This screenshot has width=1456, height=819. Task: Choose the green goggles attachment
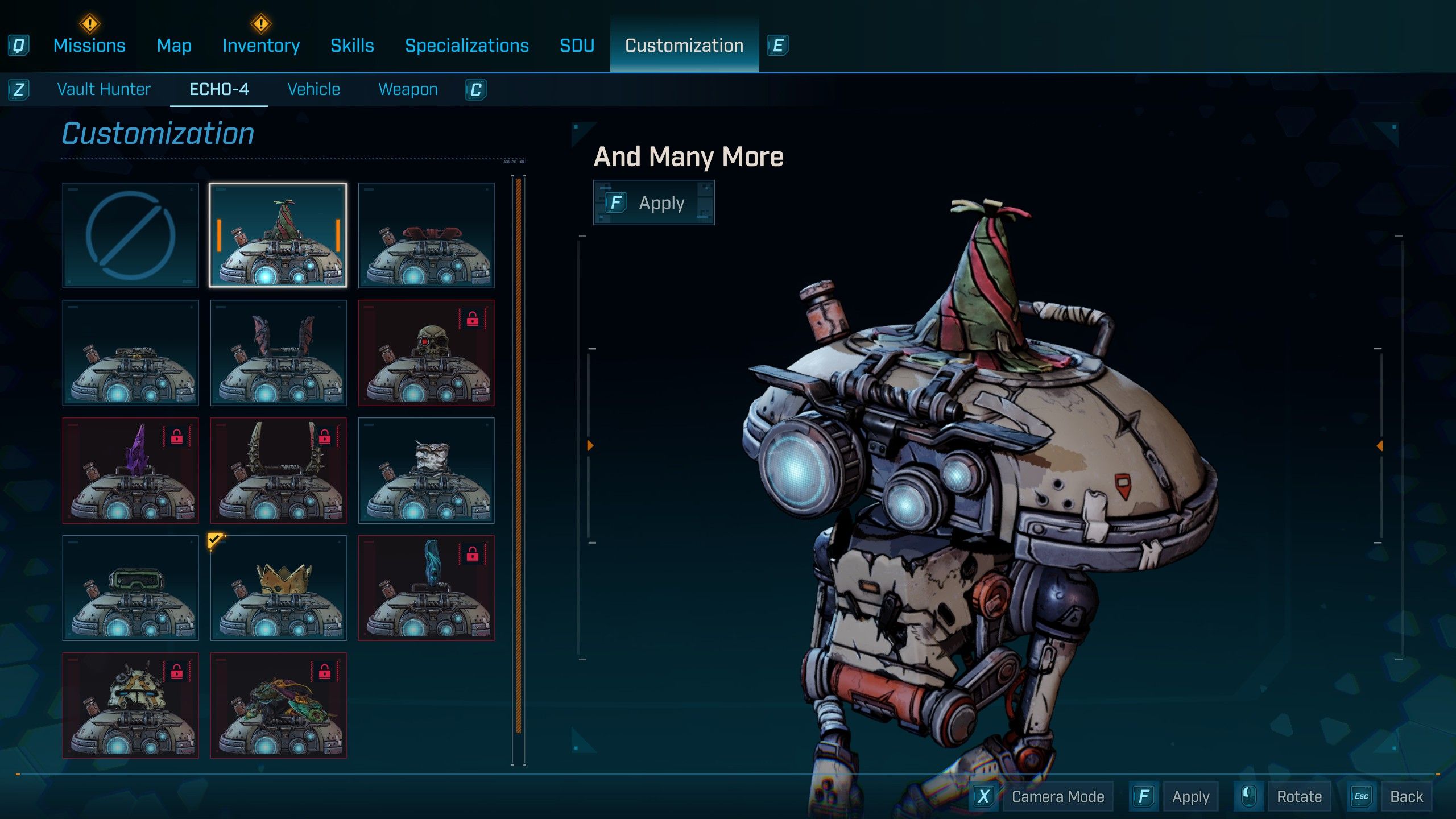(130, 588)
